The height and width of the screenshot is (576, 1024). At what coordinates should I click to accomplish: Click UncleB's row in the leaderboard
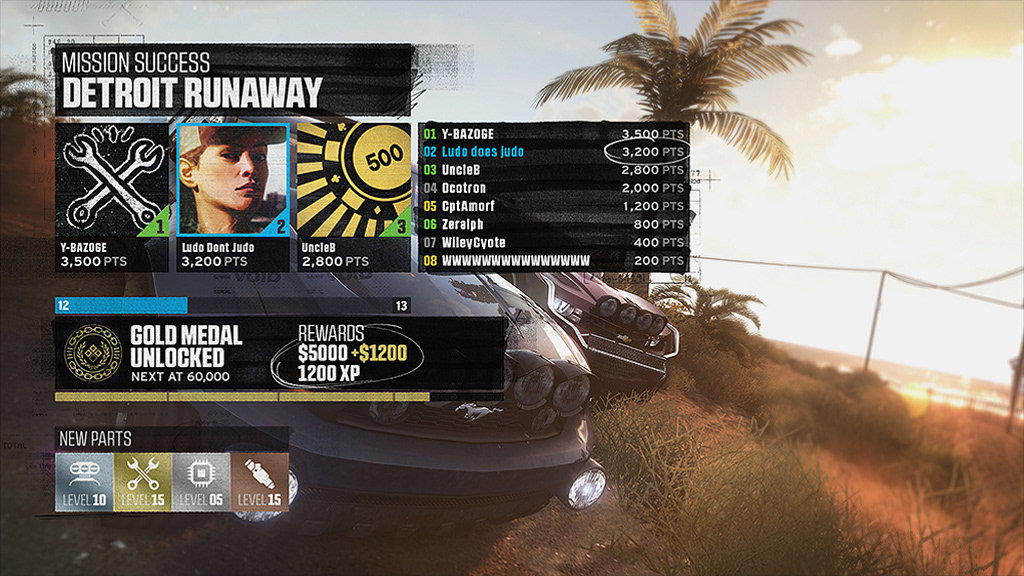coord(554,170)
